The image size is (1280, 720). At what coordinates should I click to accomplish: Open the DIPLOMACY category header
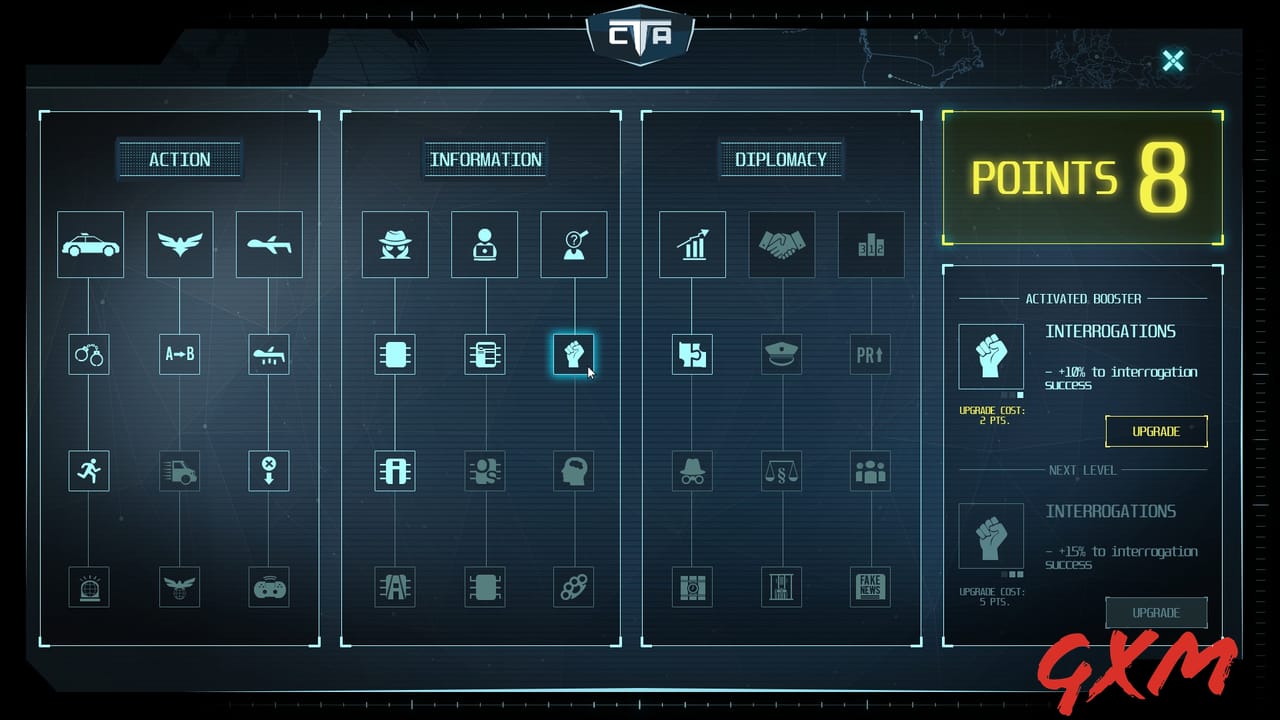[782, 158]
